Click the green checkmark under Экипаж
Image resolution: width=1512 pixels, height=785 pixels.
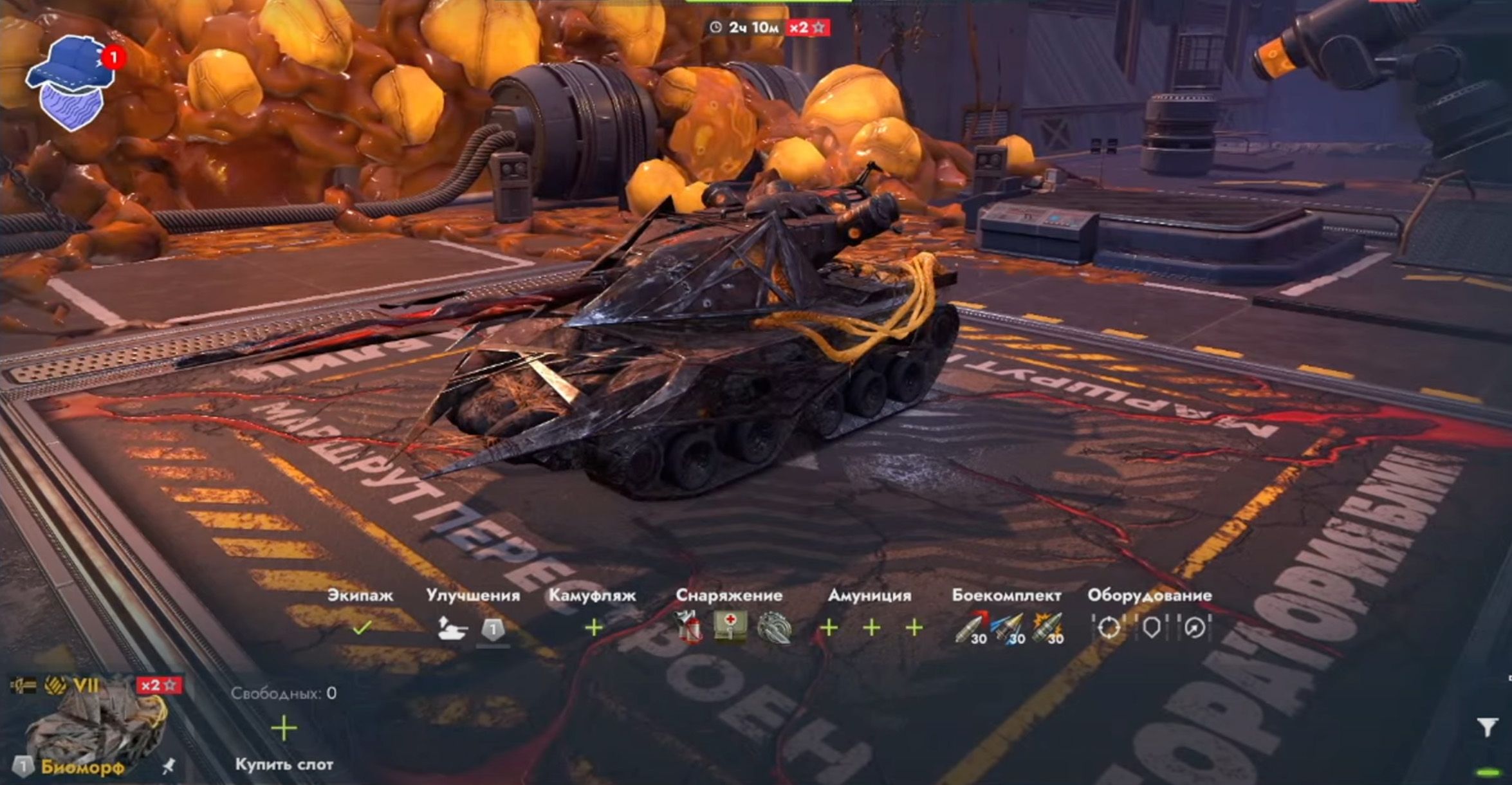pos(362,629)
